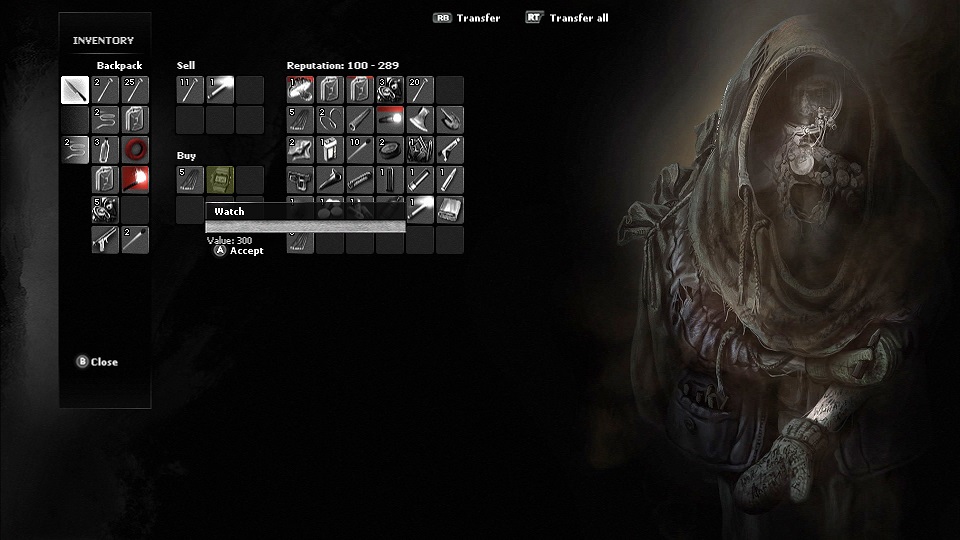Remove the 11 nails from the Sell offer
The width and height of the screenshot is (960, 540).
pyautogui.click(x=190, y=90)
